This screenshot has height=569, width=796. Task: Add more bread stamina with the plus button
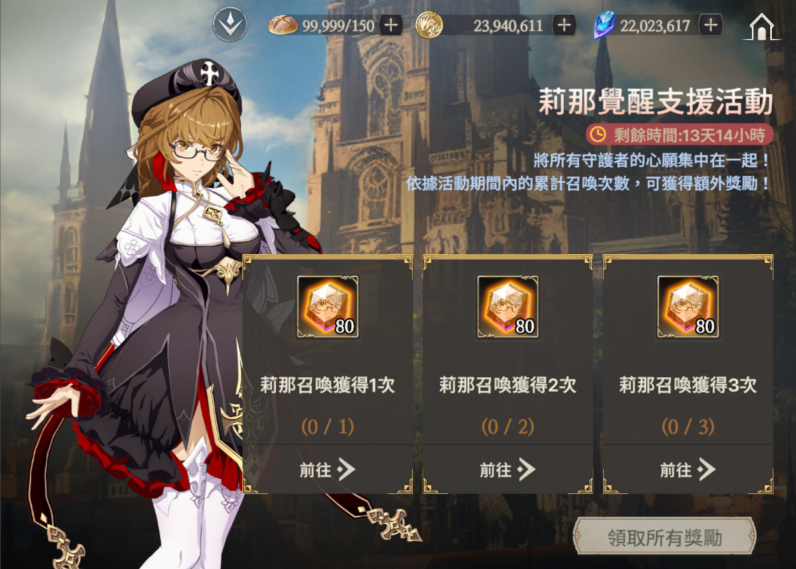click(391, 25)
